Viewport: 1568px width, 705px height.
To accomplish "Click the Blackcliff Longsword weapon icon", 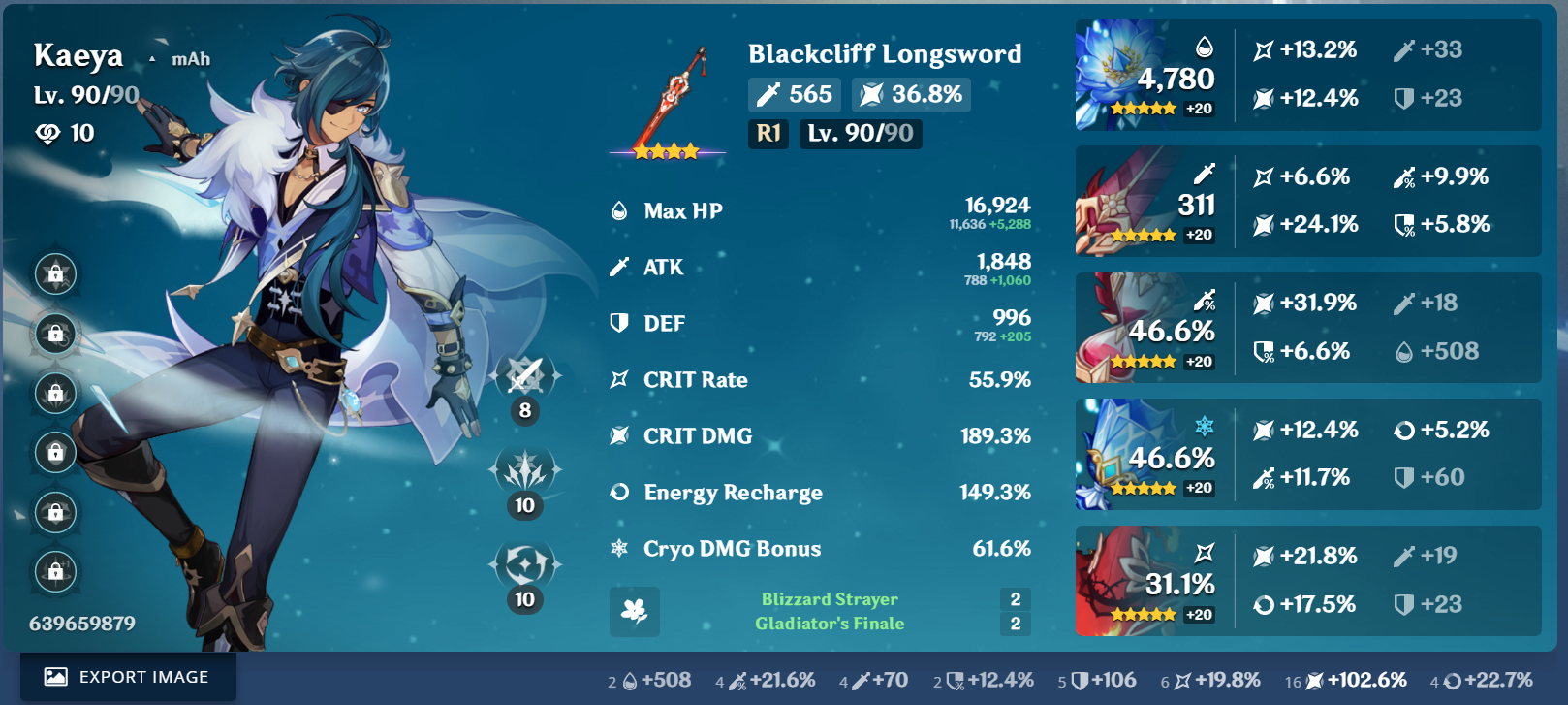I will (675, 92).
